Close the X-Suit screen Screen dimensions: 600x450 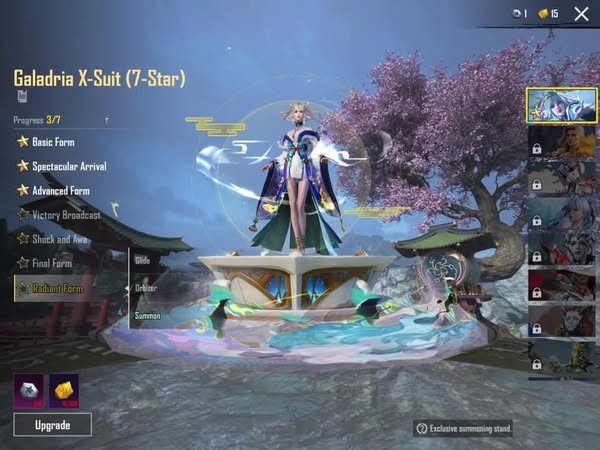(x=581, y=14)
